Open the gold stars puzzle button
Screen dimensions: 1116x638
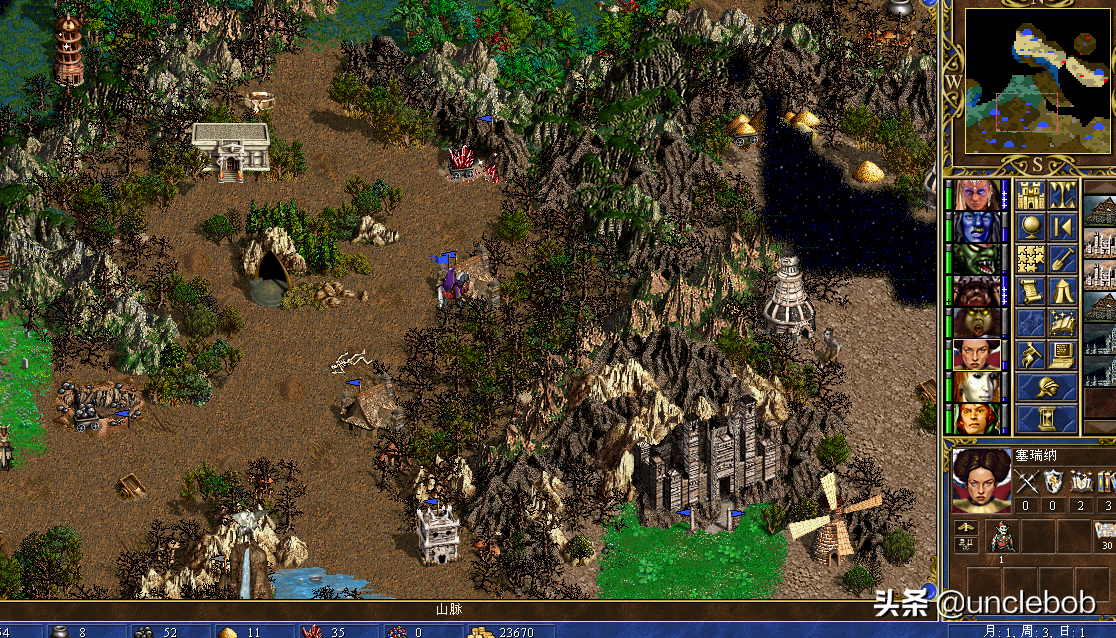coord(1030,259)
